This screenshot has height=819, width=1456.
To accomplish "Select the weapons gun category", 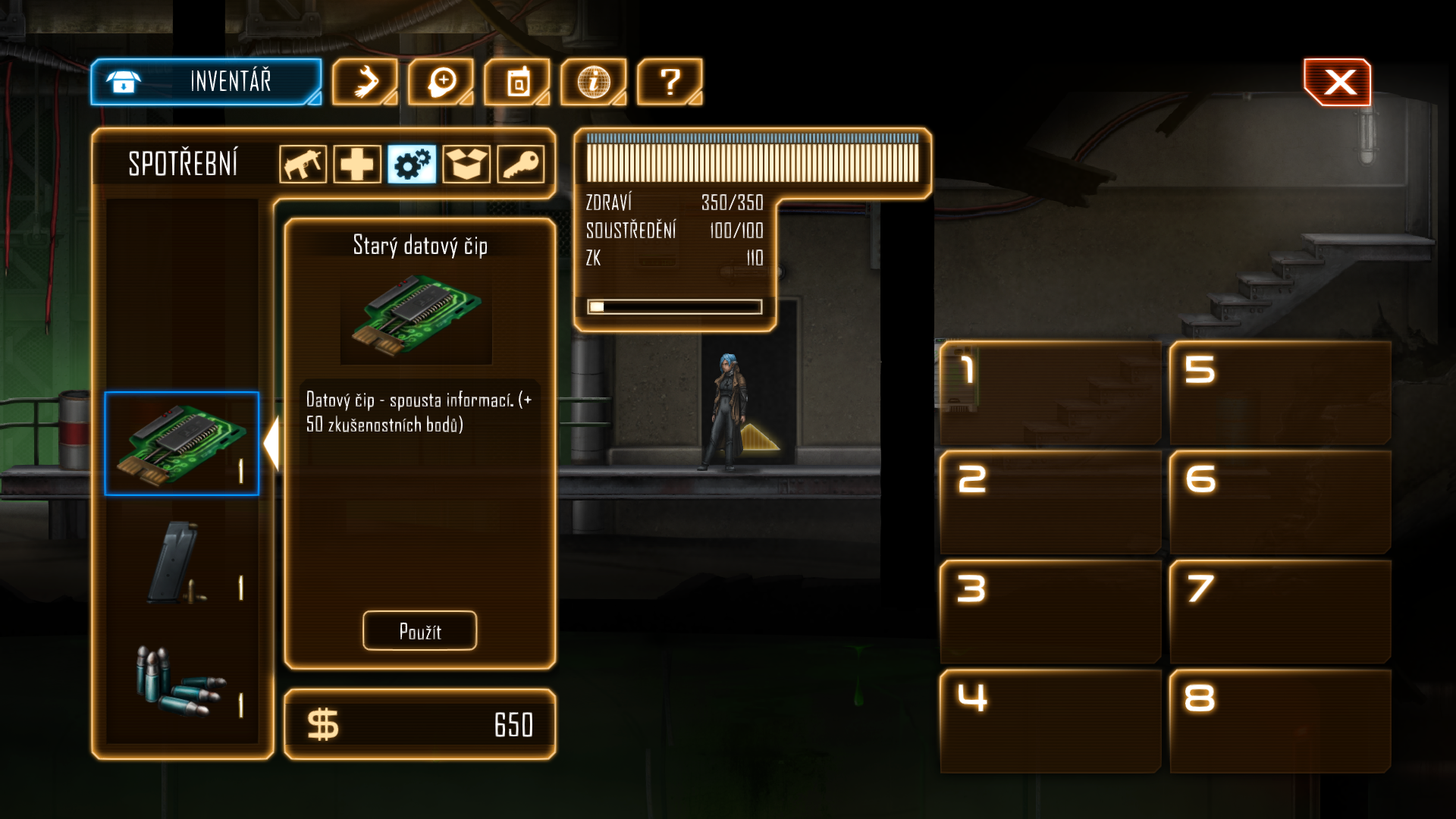I will (303, 164).
